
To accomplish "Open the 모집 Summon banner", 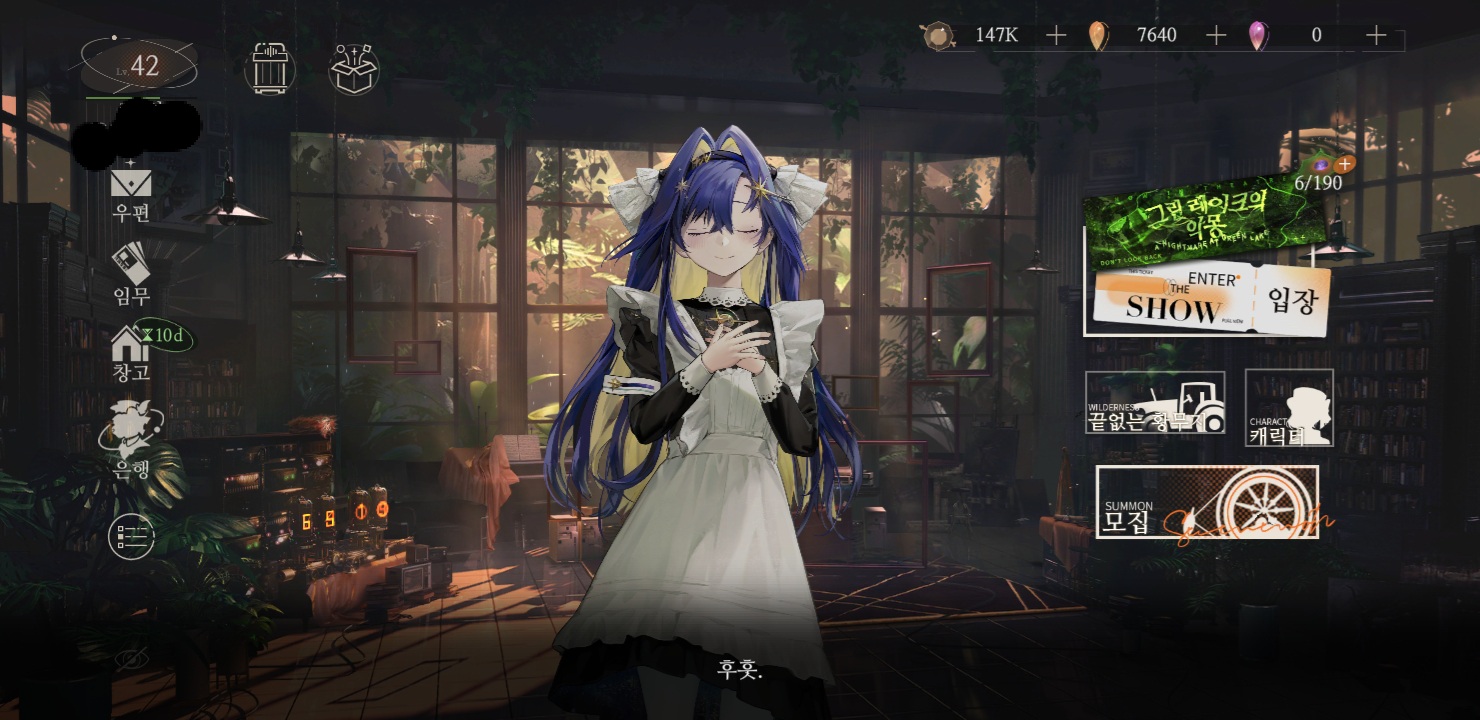I will coord(1207,502).
